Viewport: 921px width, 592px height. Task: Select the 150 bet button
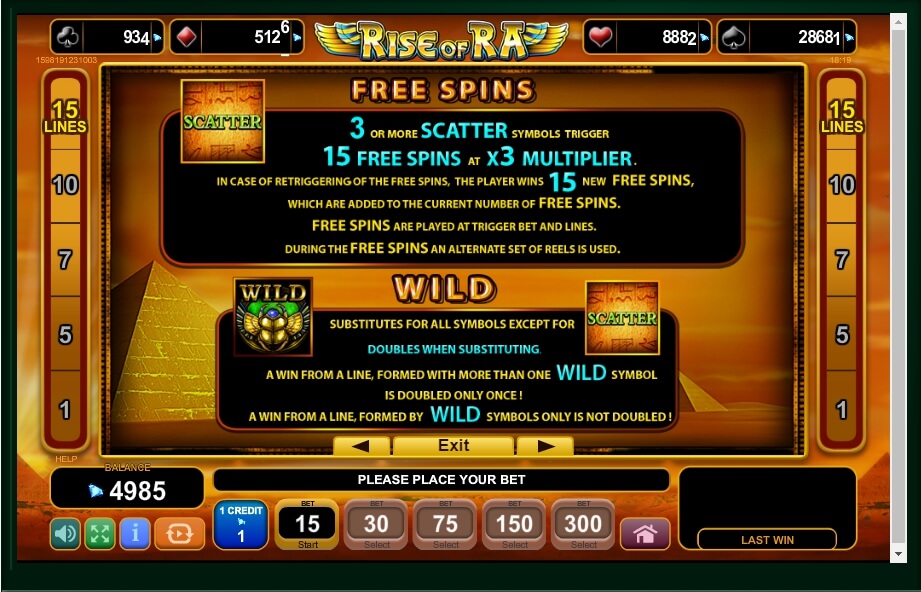click(x=515, y=524)
